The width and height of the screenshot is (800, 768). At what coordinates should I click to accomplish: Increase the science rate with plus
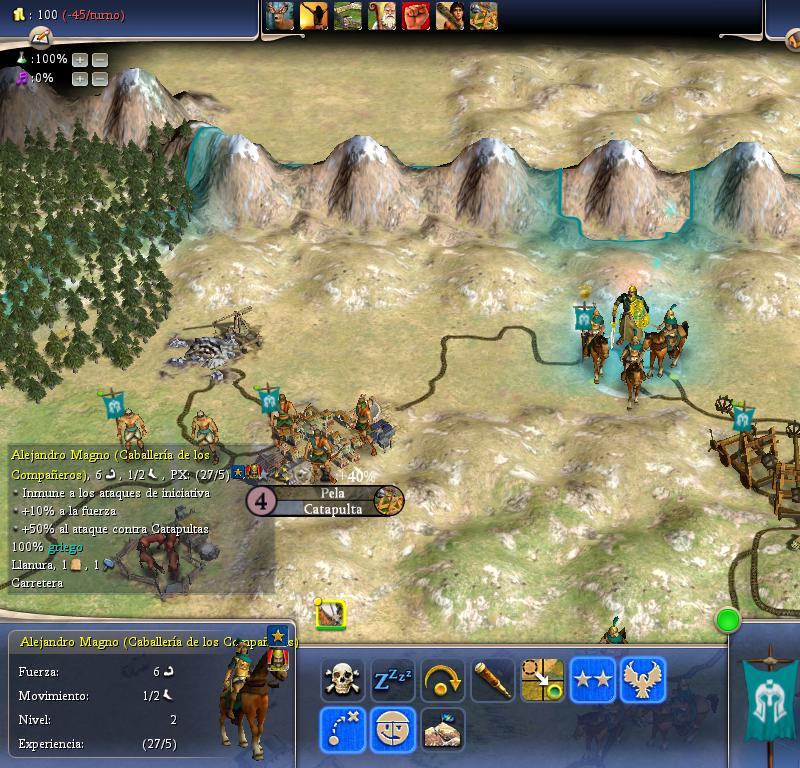80,60
